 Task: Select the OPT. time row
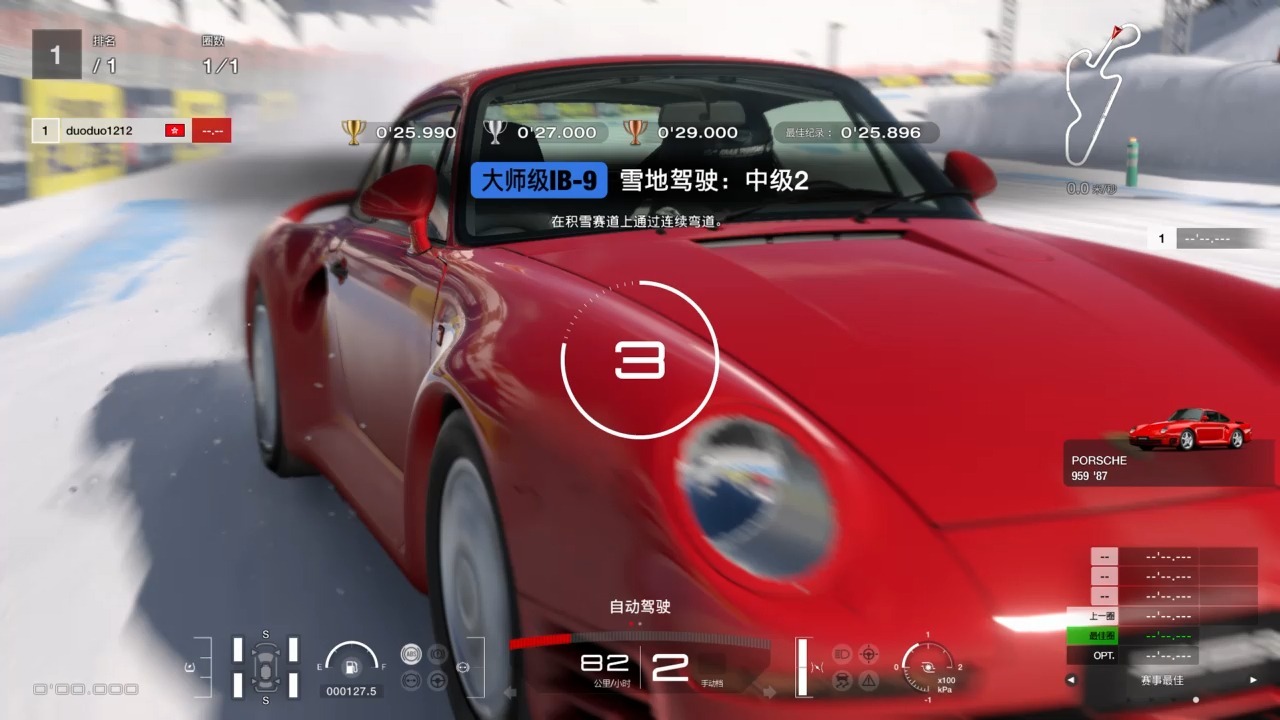(x=1160, y=656)
